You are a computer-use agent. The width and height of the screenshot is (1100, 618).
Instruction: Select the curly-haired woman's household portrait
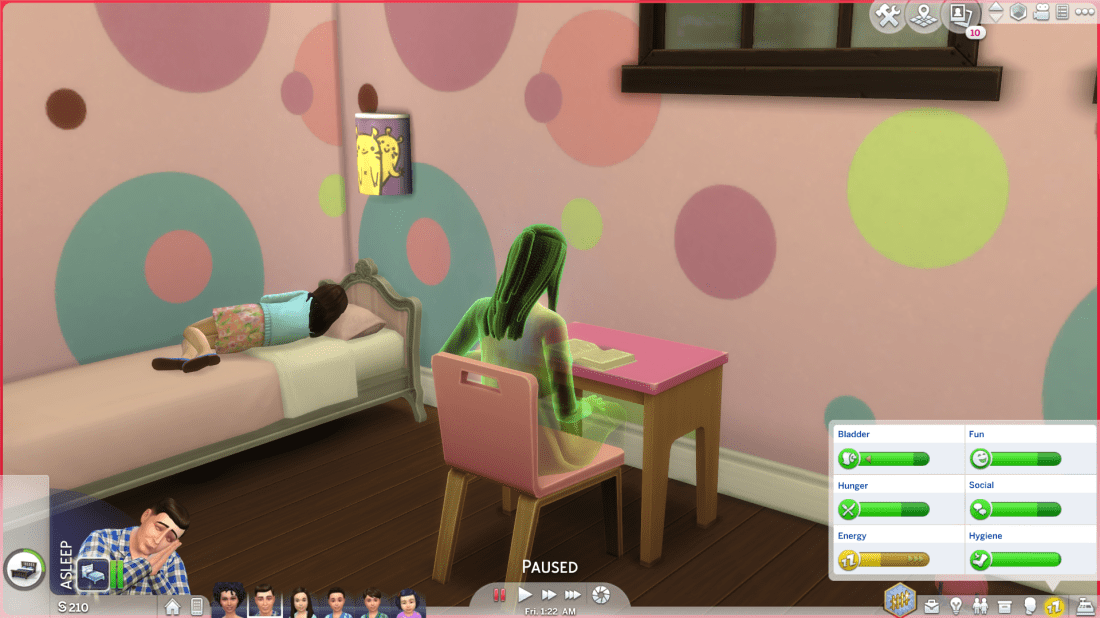[229, 602]
